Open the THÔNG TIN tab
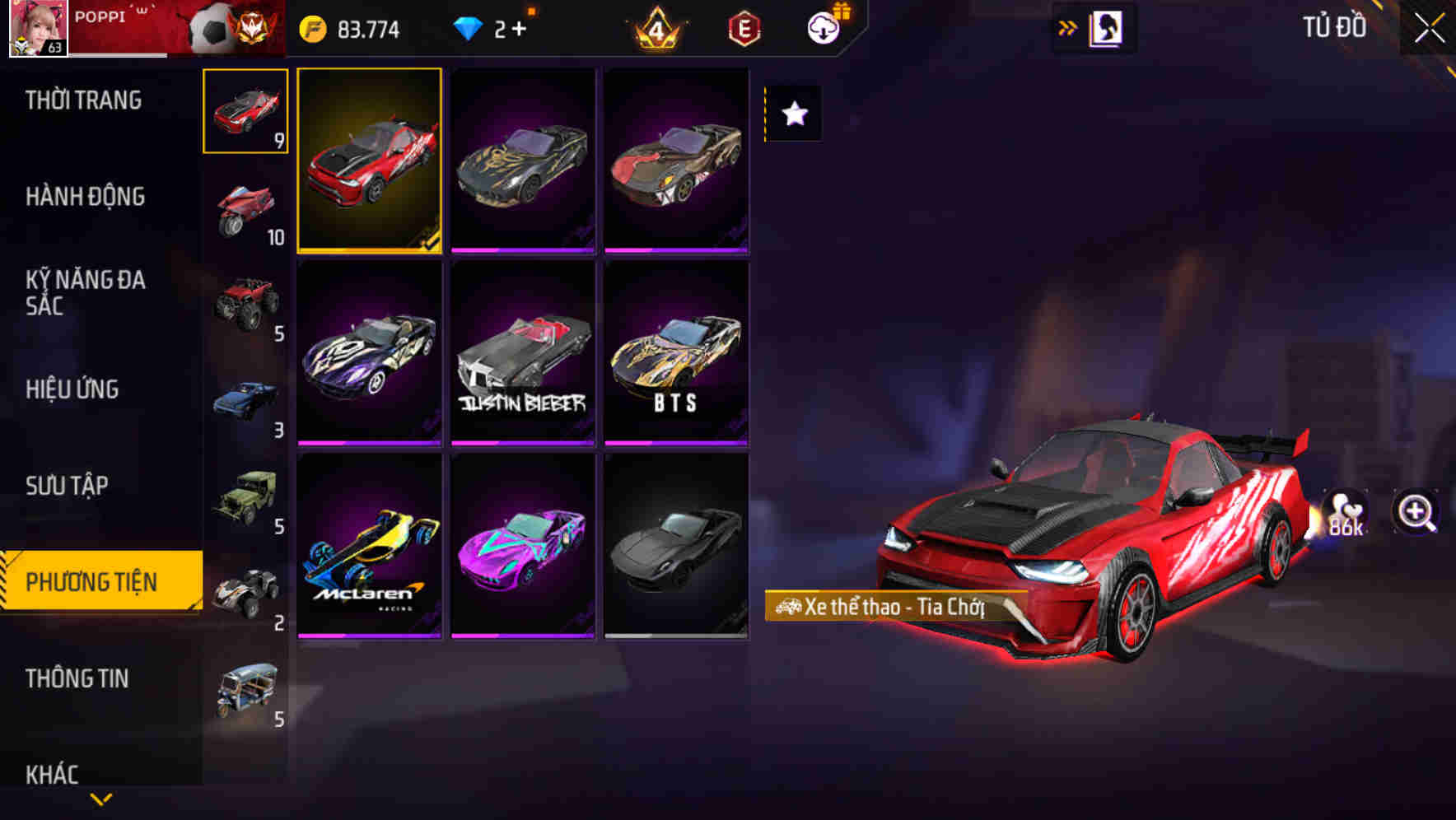1456x820 pixels. [77, 678]
